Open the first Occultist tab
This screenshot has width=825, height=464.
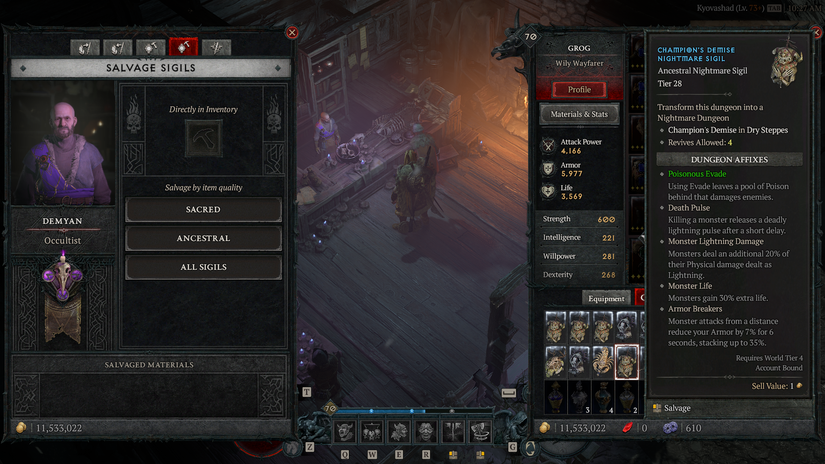coord(85,47)
